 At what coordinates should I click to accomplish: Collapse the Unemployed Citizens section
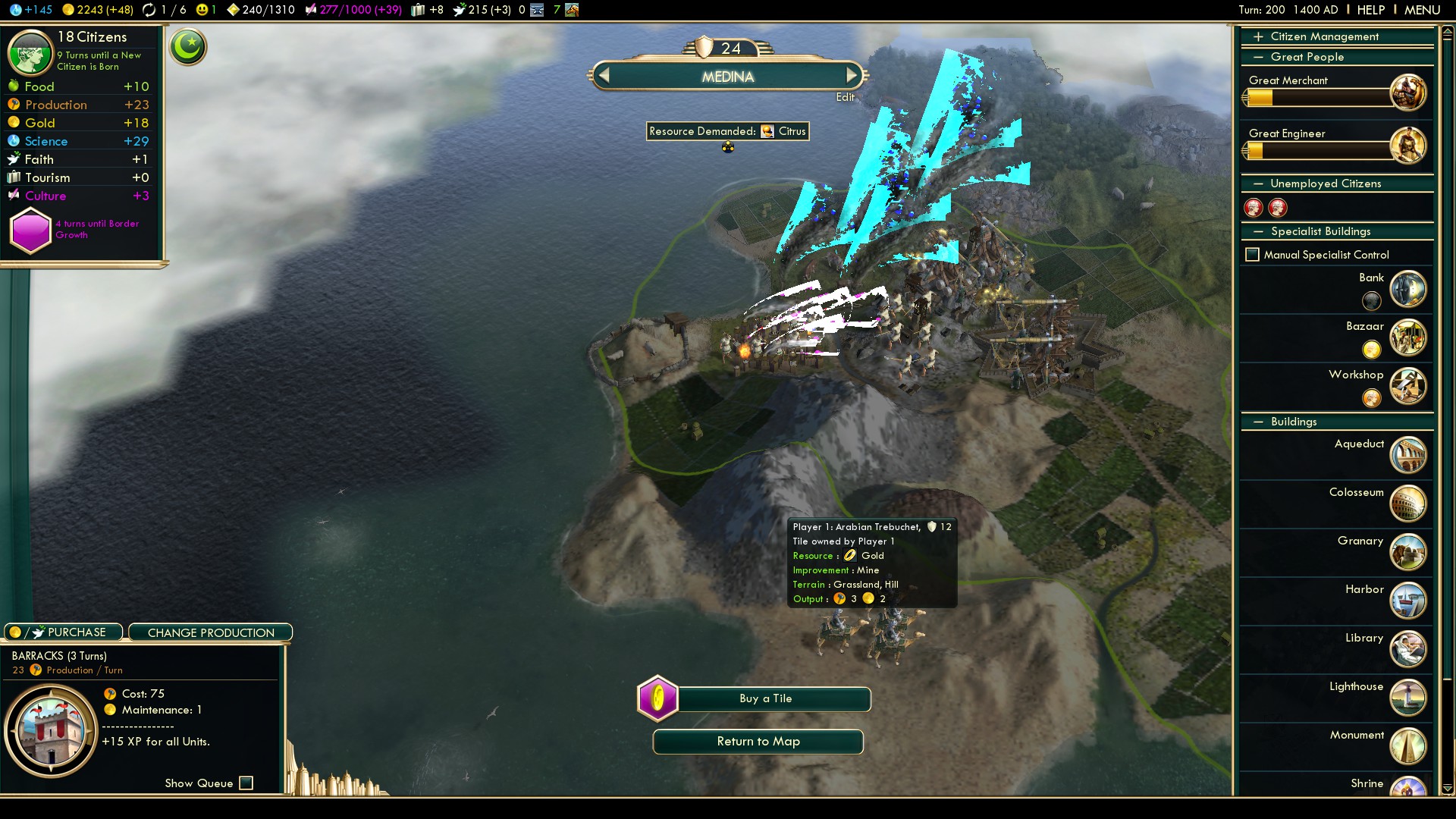click(x=1325, y=184)
